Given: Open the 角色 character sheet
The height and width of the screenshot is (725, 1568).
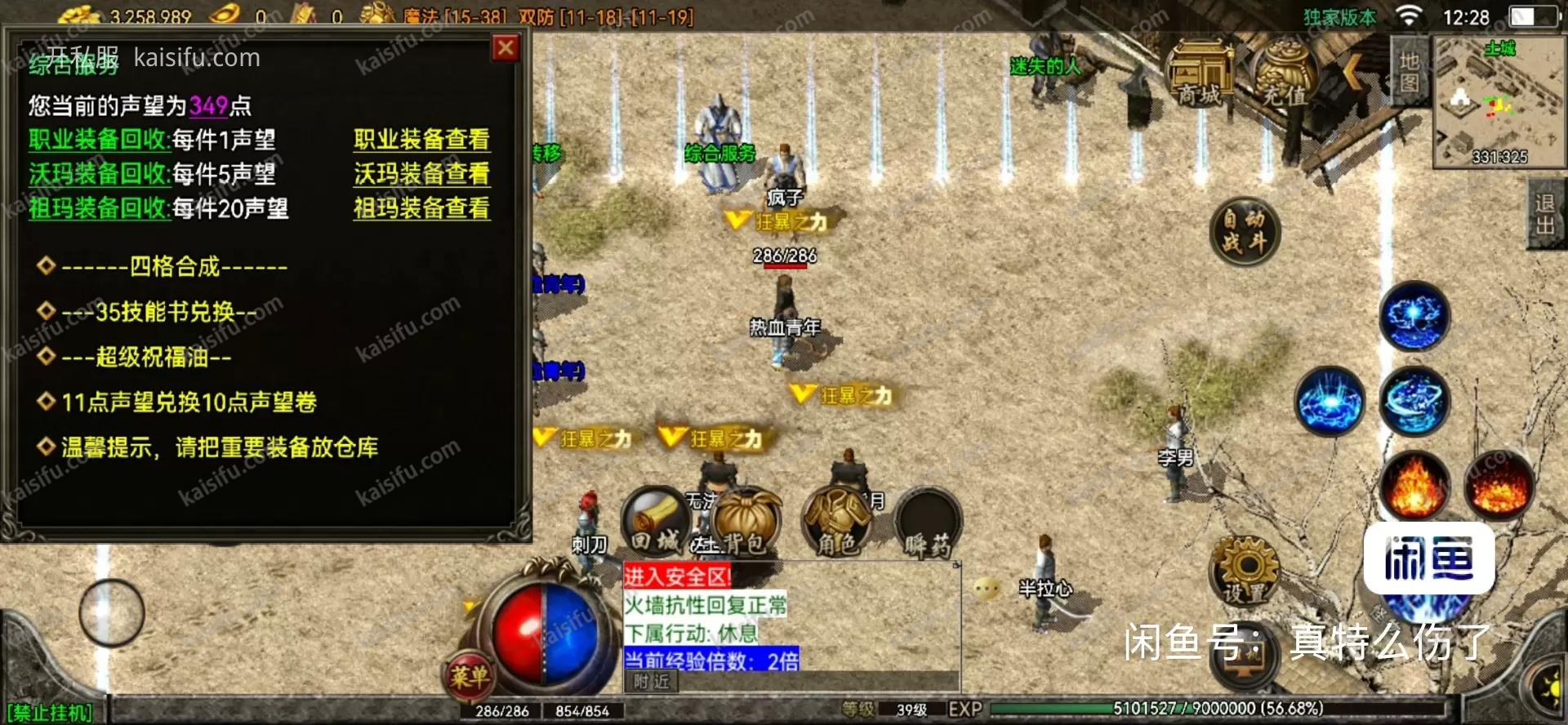Looking at the screenshot, I should point(837,523).
